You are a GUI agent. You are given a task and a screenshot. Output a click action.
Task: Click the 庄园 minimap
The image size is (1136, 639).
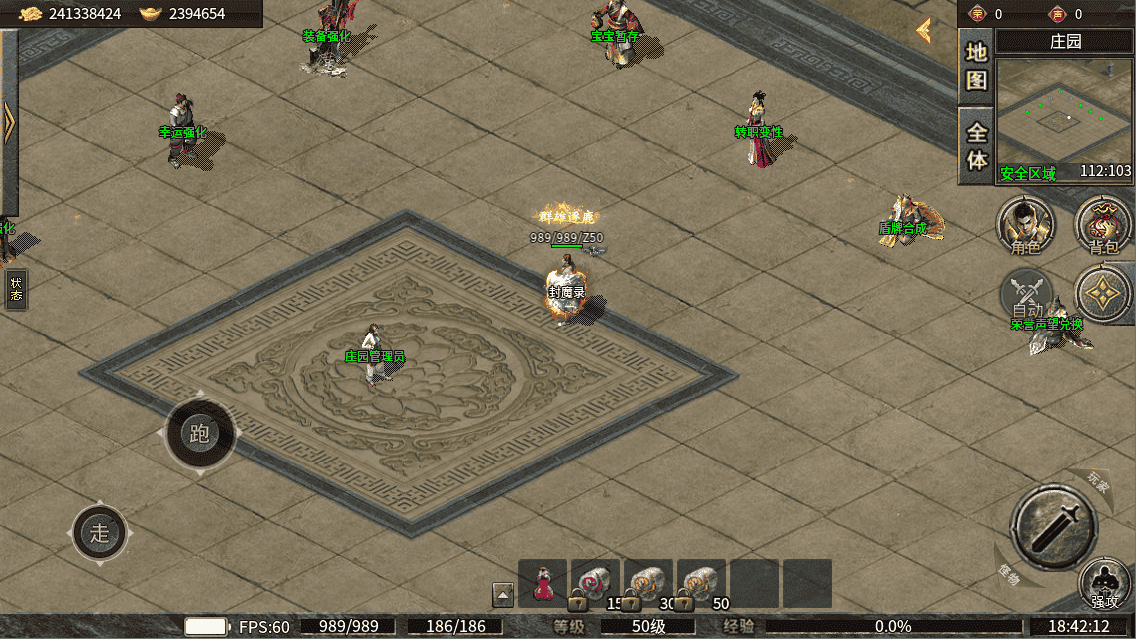(x=1063, y=118)
